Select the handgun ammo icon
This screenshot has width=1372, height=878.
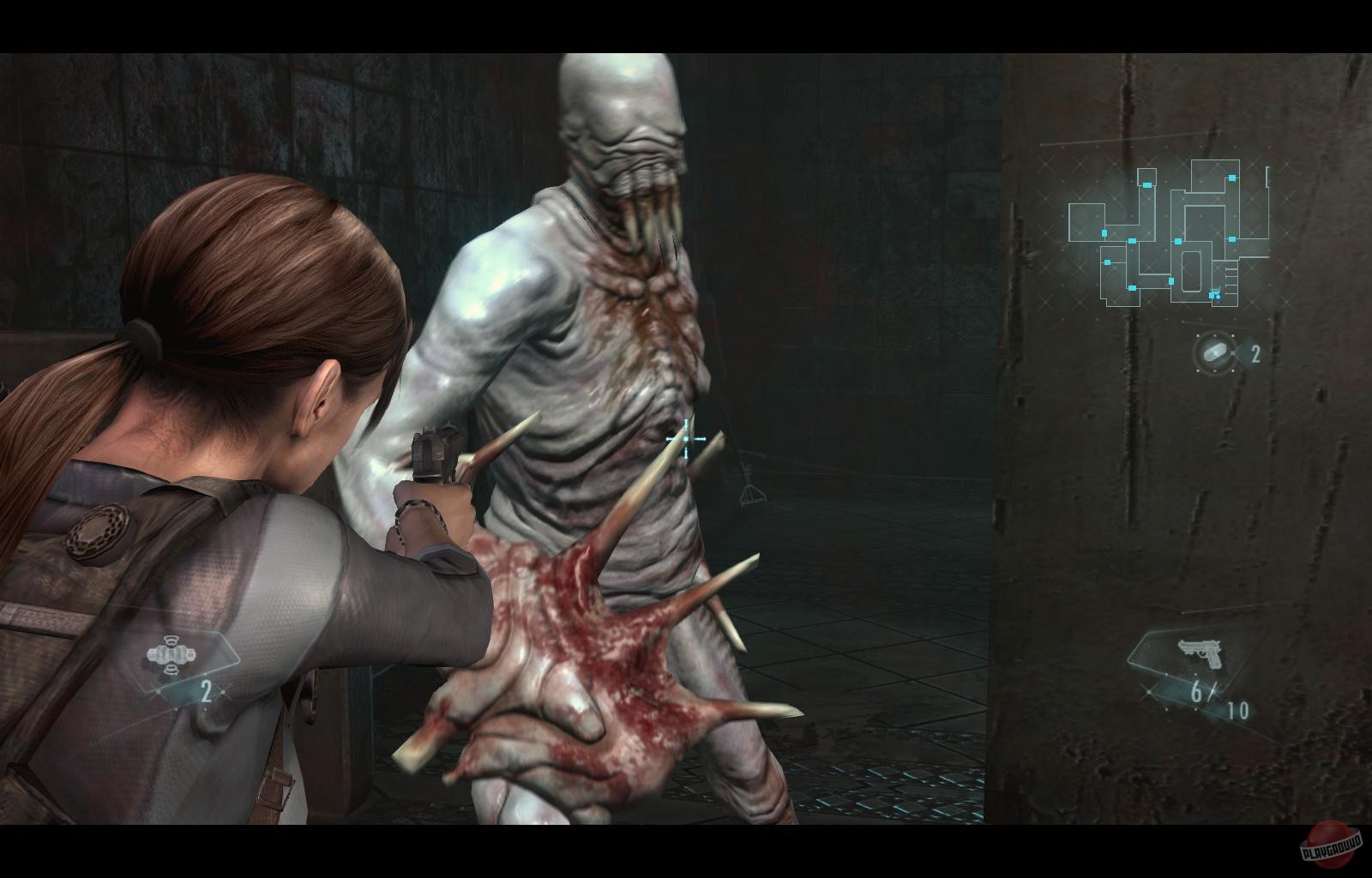click(x=1200, y=653)
